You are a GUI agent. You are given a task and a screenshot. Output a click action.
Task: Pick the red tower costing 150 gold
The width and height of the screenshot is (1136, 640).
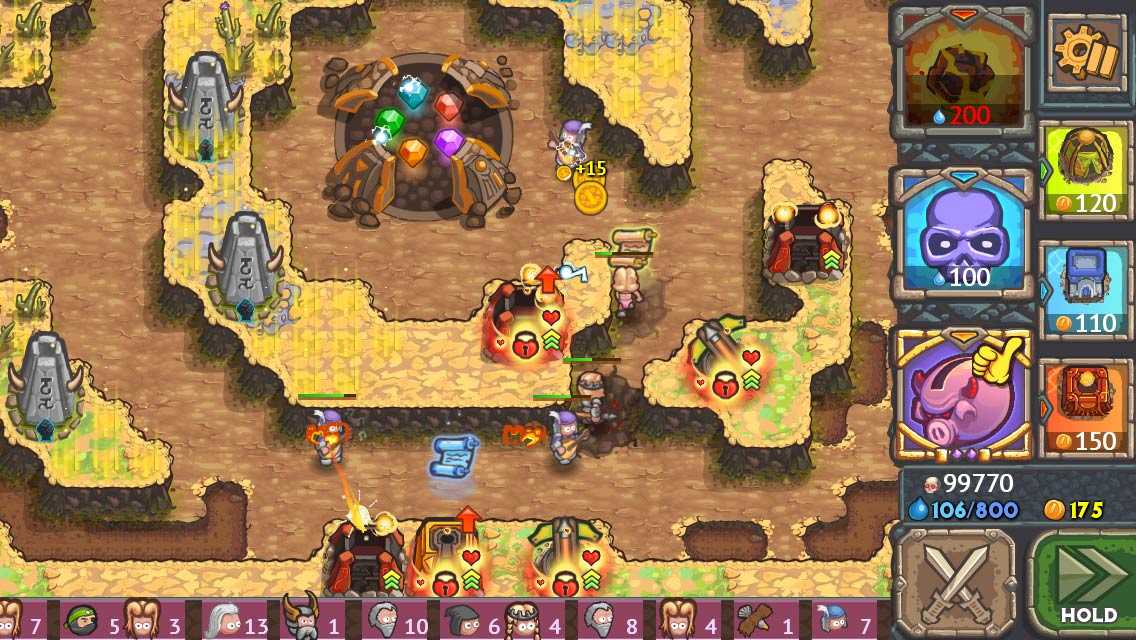pyautogui.click(x=1087, y=407)
